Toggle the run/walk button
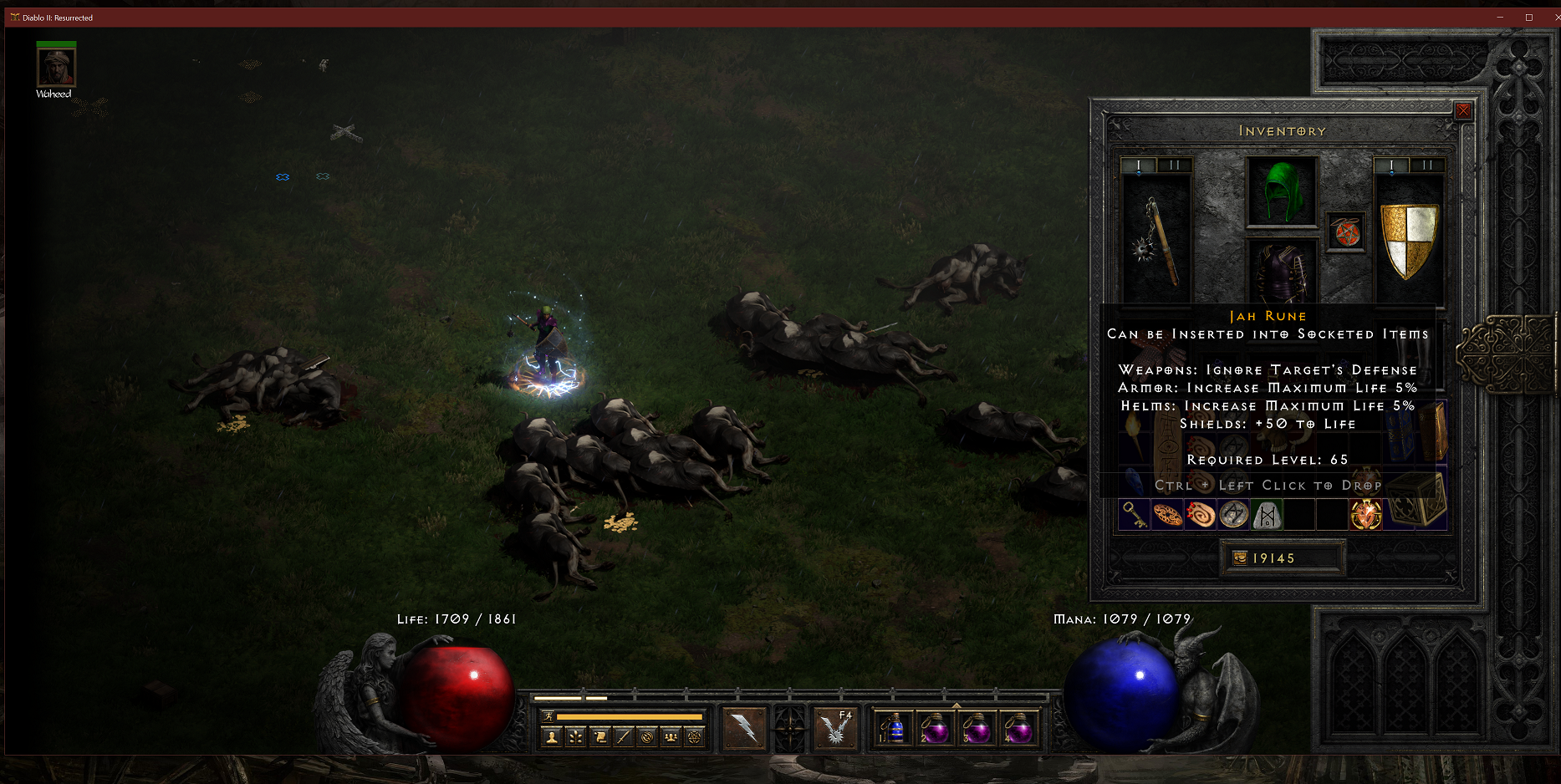 point(548,716)
